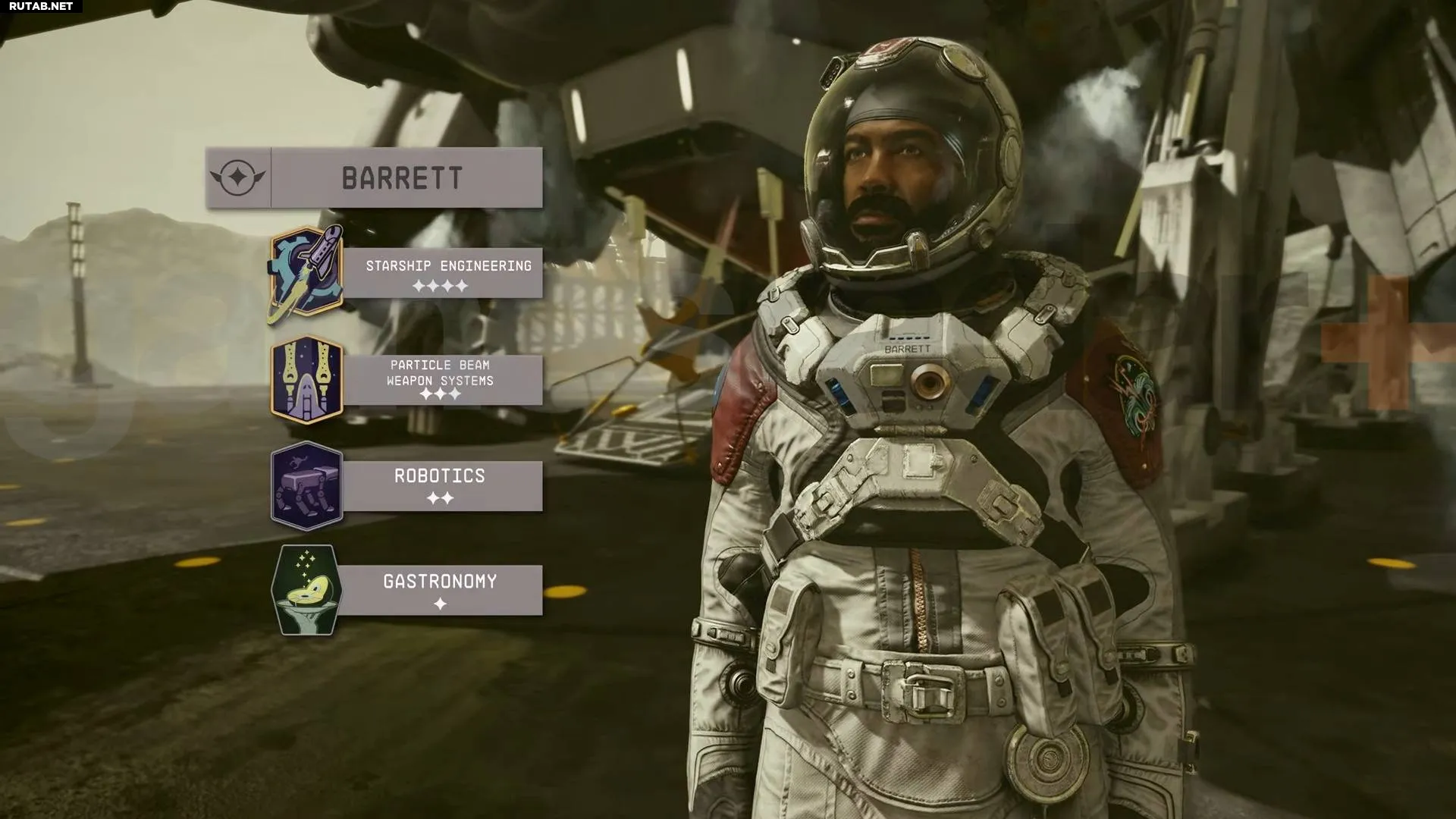Click the Constellation emblem icon beside Barrett

click(238, 178)
